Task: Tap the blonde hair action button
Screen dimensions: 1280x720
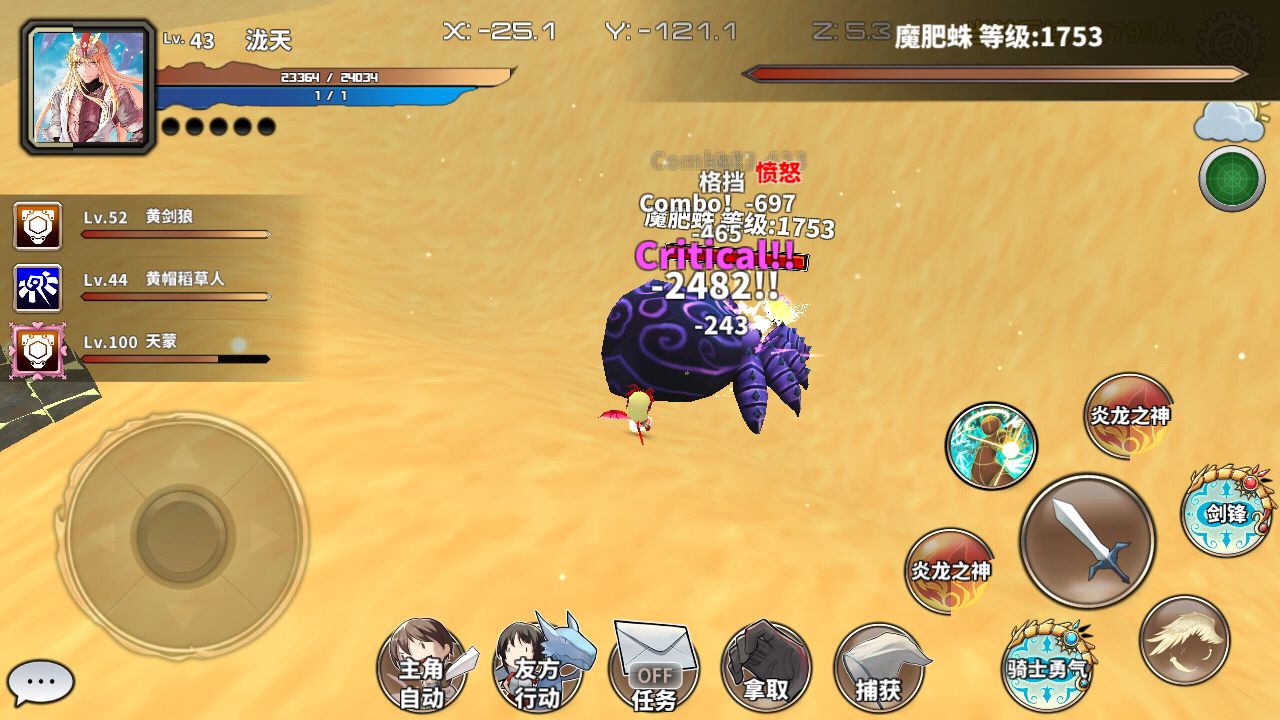Action: [x=1185, y=641]
